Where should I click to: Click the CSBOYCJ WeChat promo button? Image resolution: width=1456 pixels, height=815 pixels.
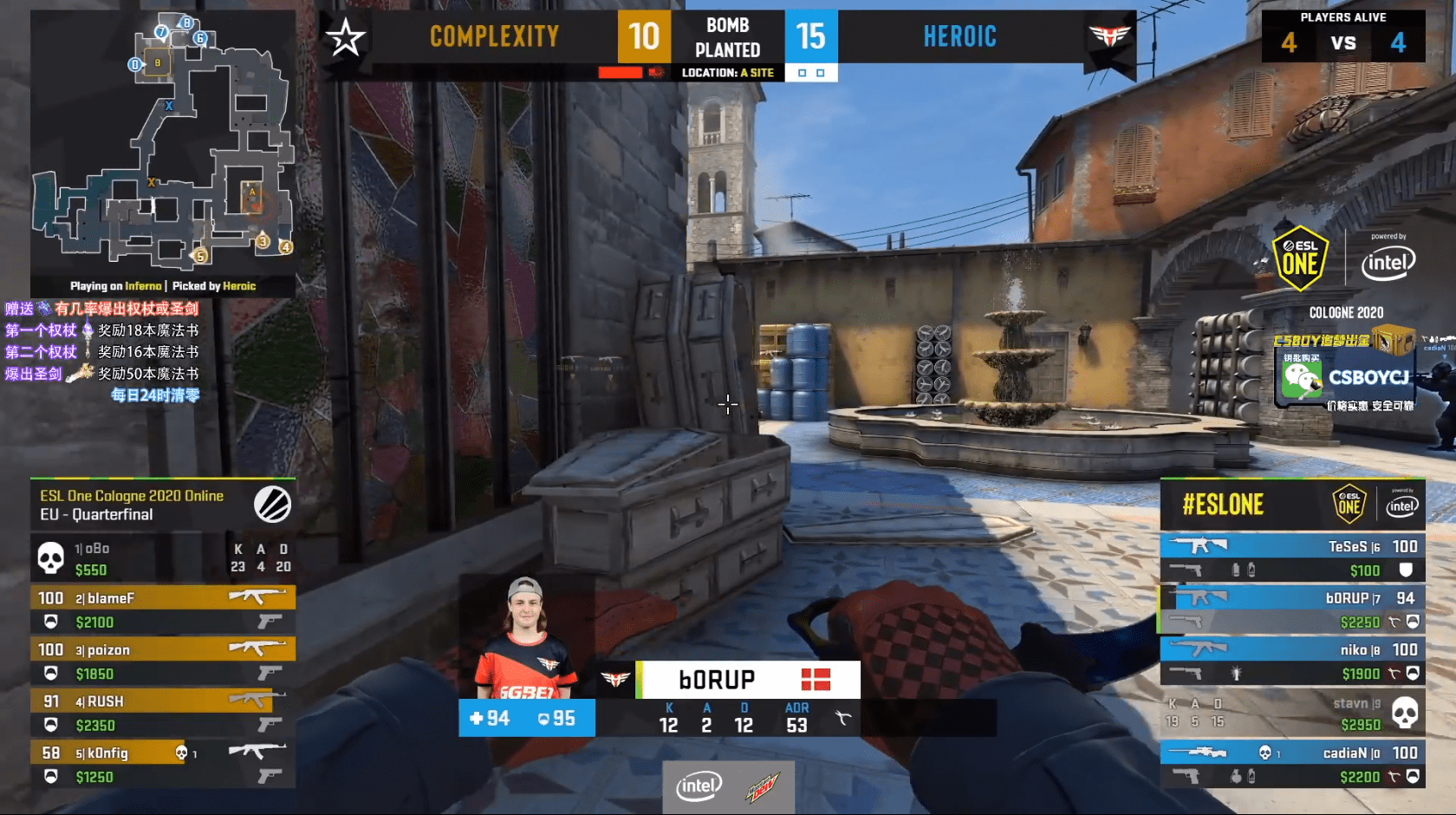1341,379
